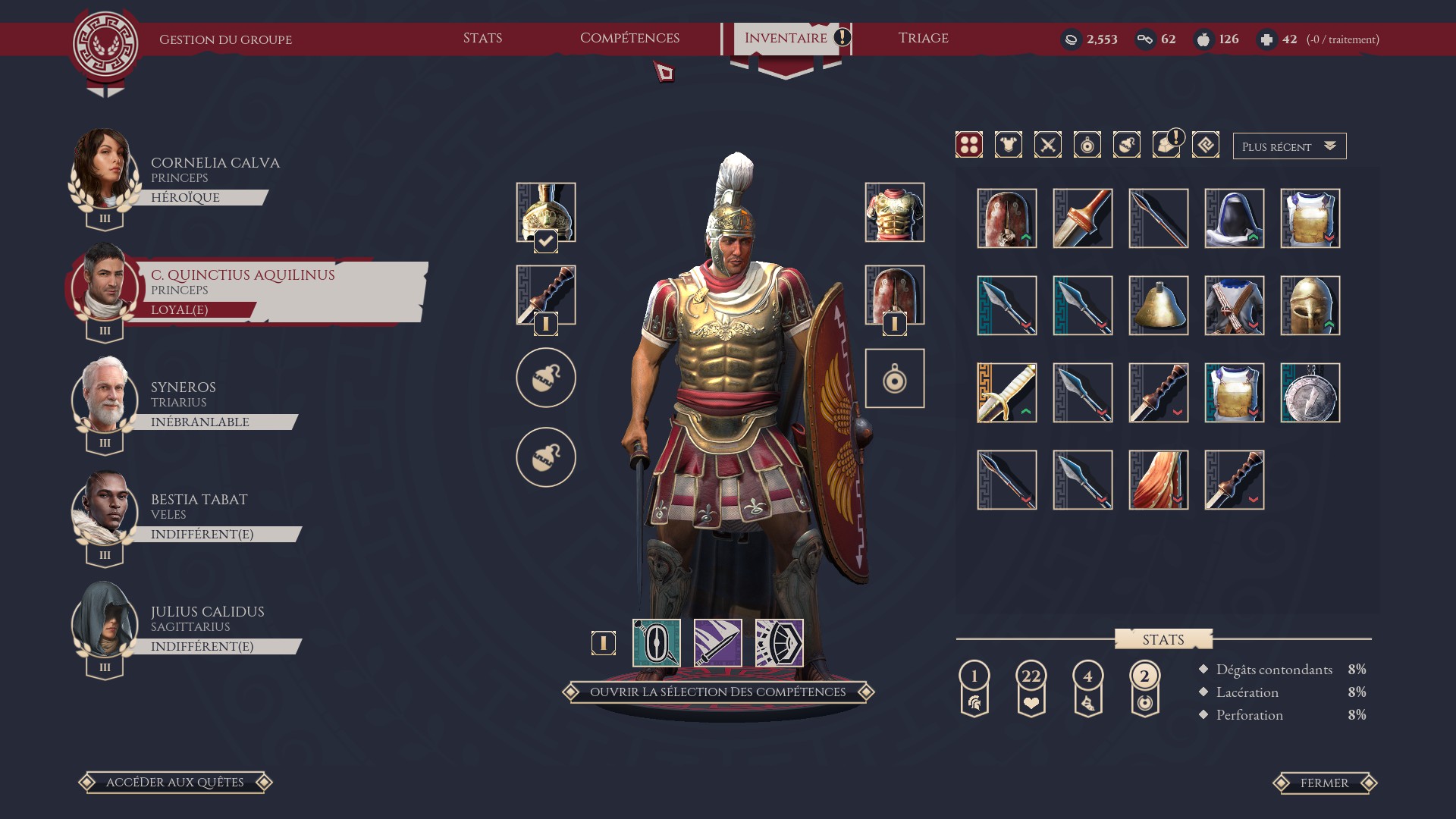This screenshot has width=1456, height=819.
Task: Click the equipped red shield slot
Action: tap(895, 295)
